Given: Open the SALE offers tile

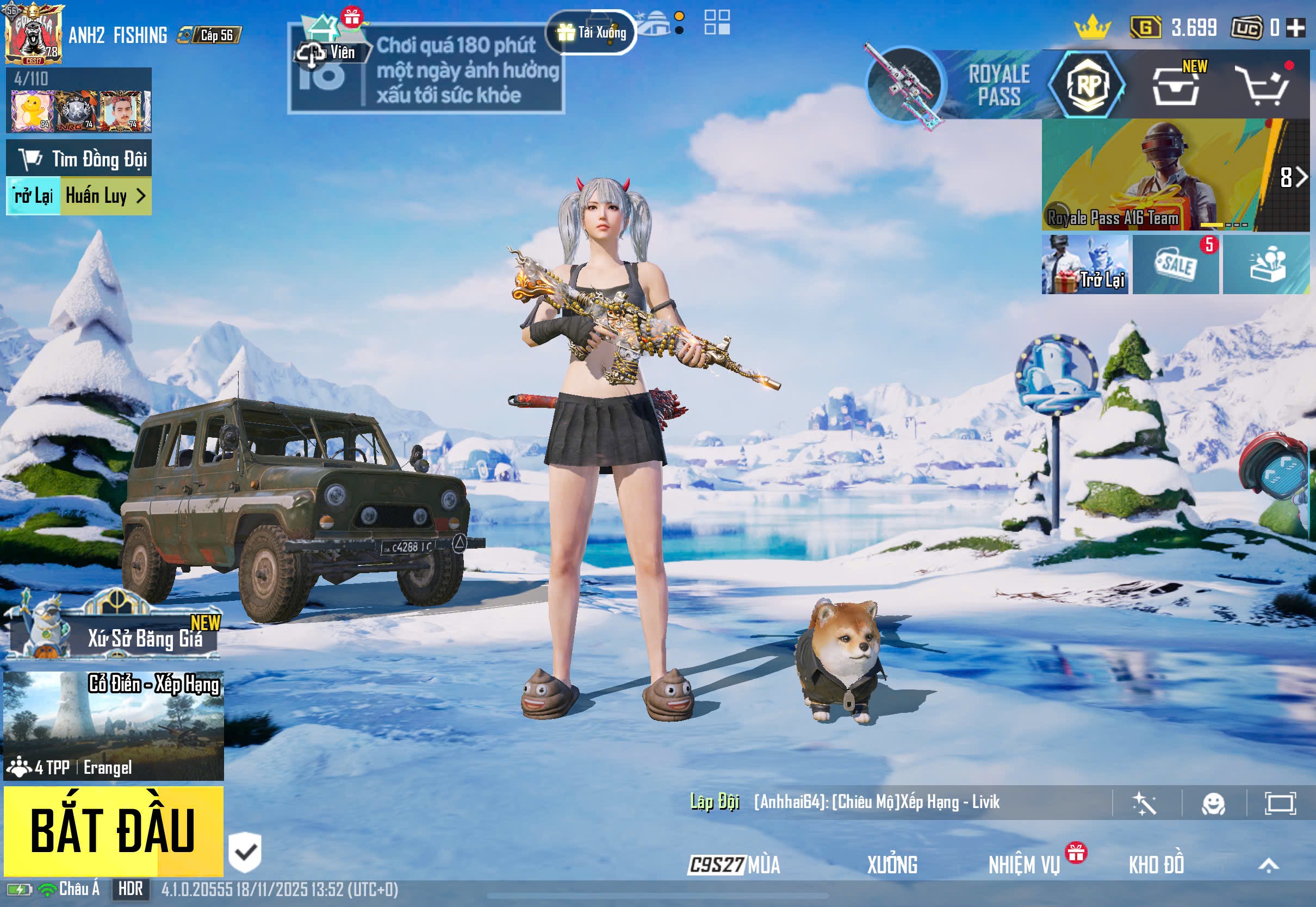Looking at the screenshot, I should click(x=1175, y=264).
